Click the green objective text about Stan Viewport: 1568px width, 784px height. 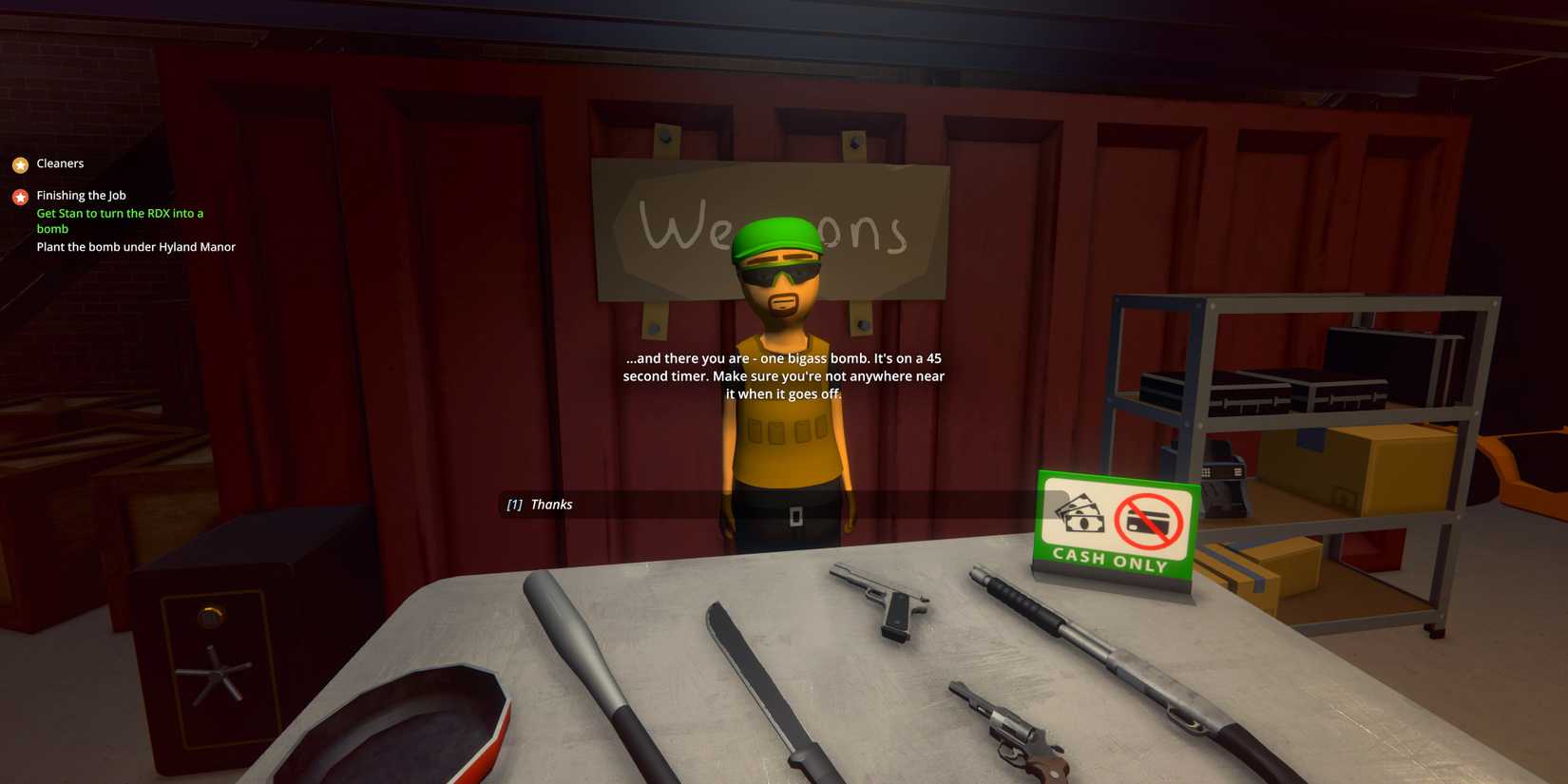[120, 220]
